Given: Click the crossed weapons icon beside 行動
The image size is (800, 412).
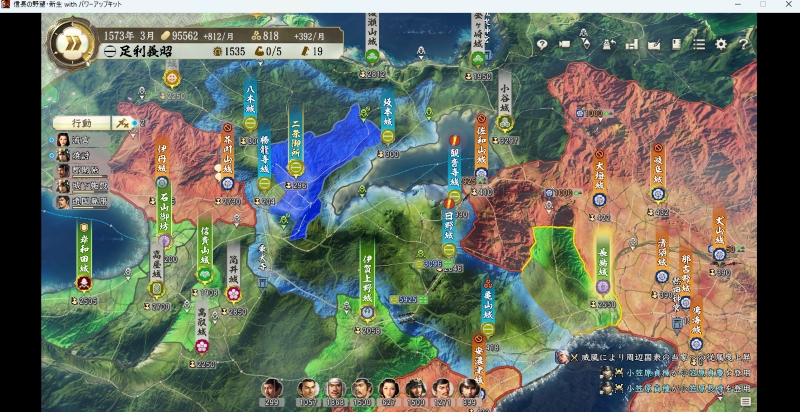Looking at the screenshot, I should pos(124,123).
